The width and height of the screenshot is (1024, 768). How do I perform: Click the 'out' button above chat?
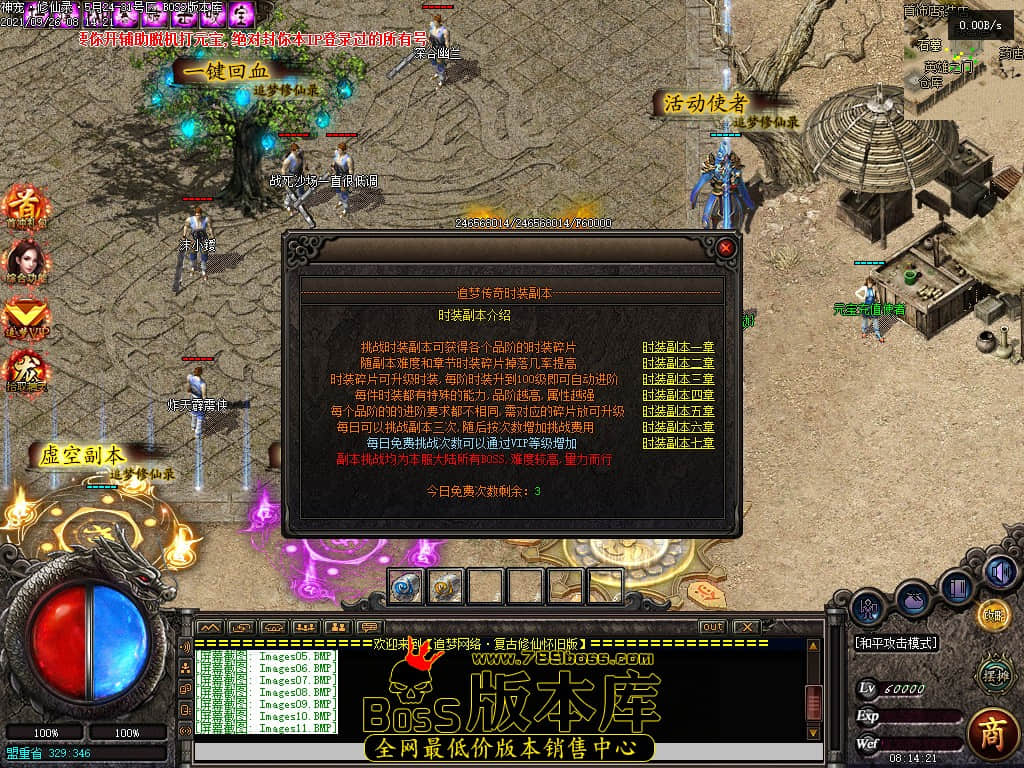click(712, 627)
